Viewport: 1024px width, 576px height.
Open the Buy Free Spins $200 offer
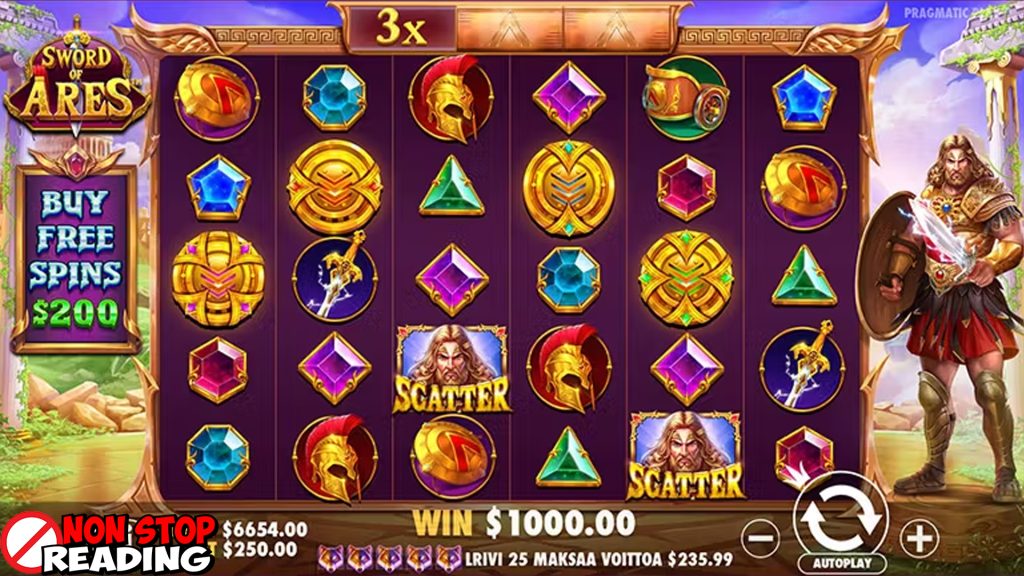click(76, 258)
